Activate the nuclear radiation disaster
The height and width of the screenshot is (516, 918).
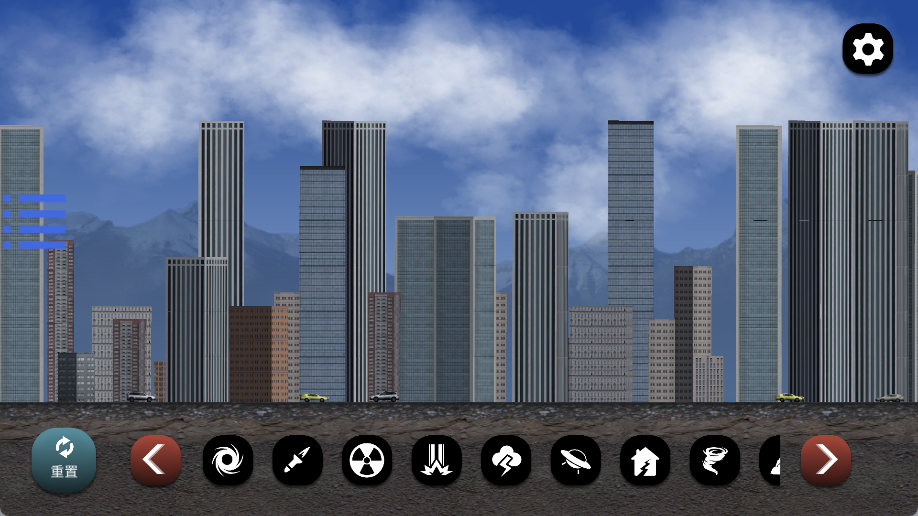pyautogui.click(x=367, y=460)
